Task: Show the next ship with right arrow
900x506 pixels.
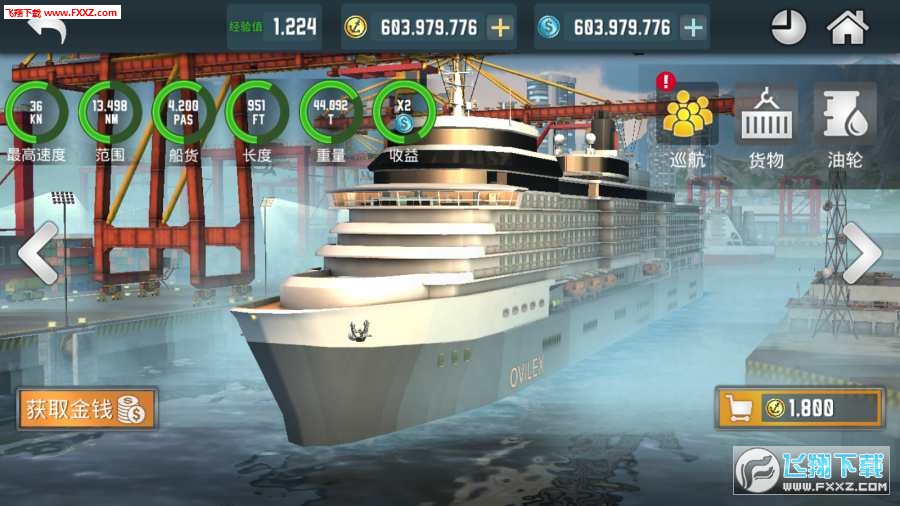Action: point(861,254)
